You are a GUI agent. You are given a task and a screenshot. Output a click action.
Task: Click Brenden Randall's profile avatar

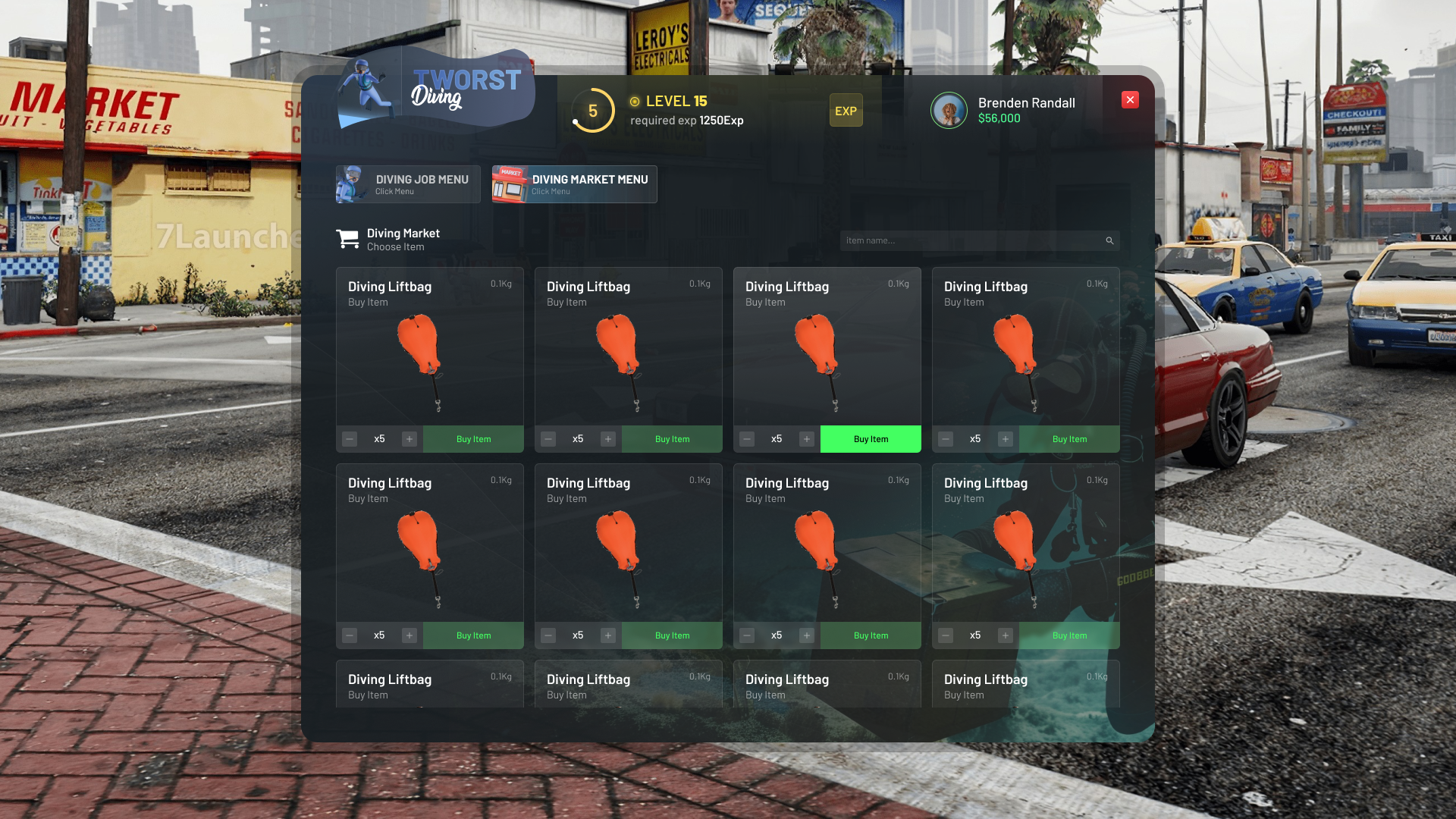(x=949, y=110)
